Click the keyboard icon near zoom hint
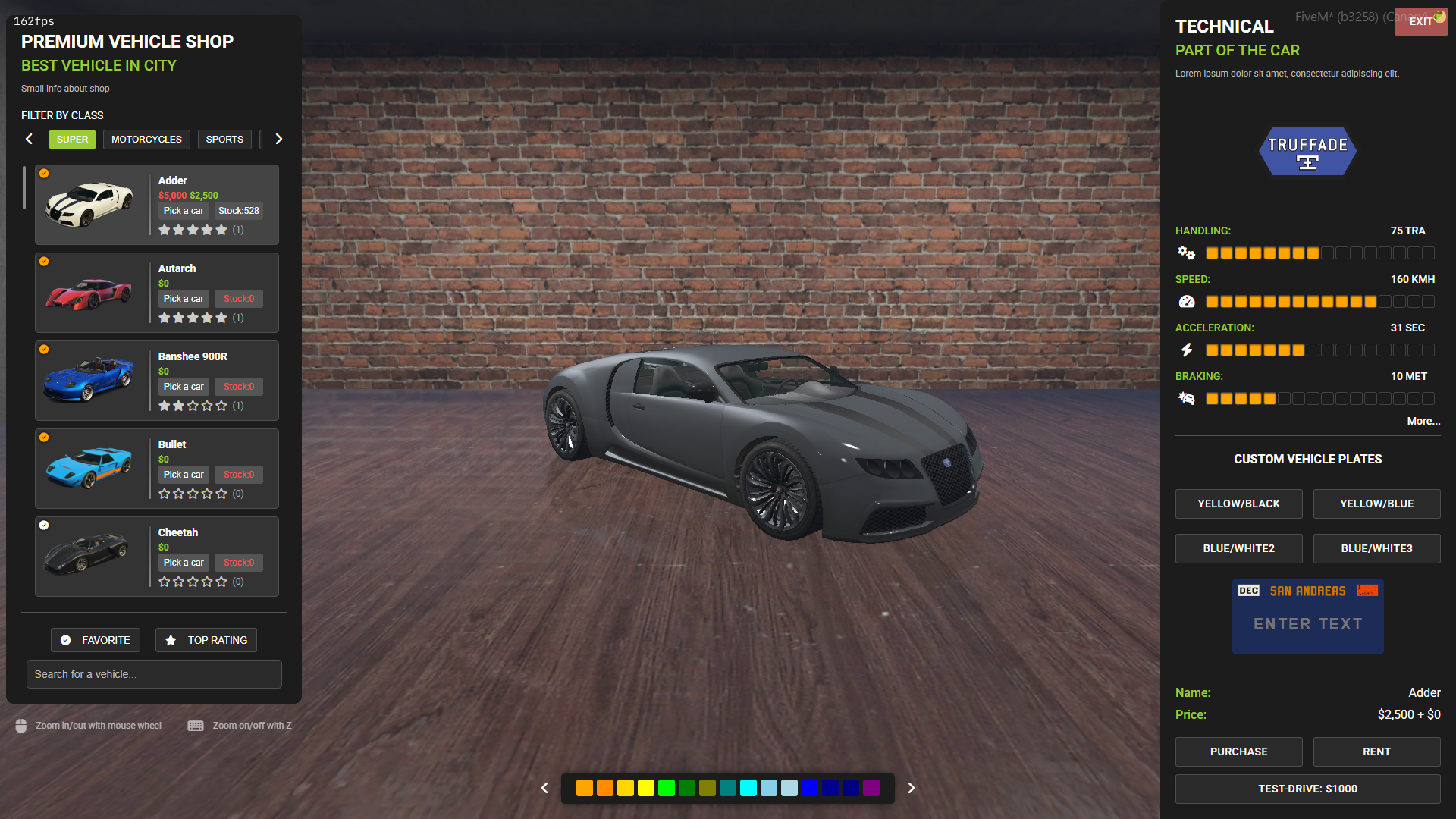The width and height of the screenshot is (1456, 819). point(195,725)
